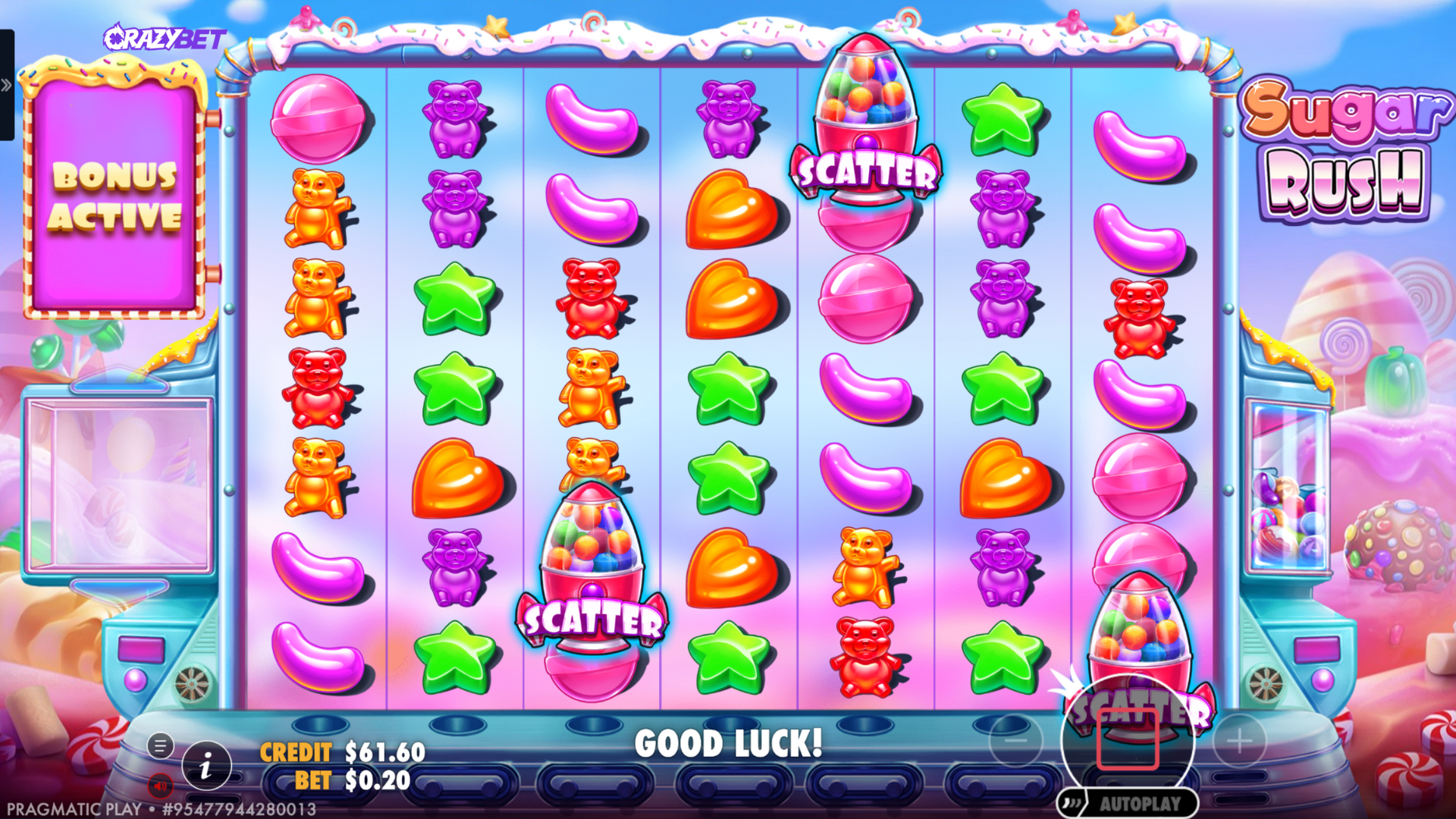Increase the bet with the plus button

coord(1240,740)
